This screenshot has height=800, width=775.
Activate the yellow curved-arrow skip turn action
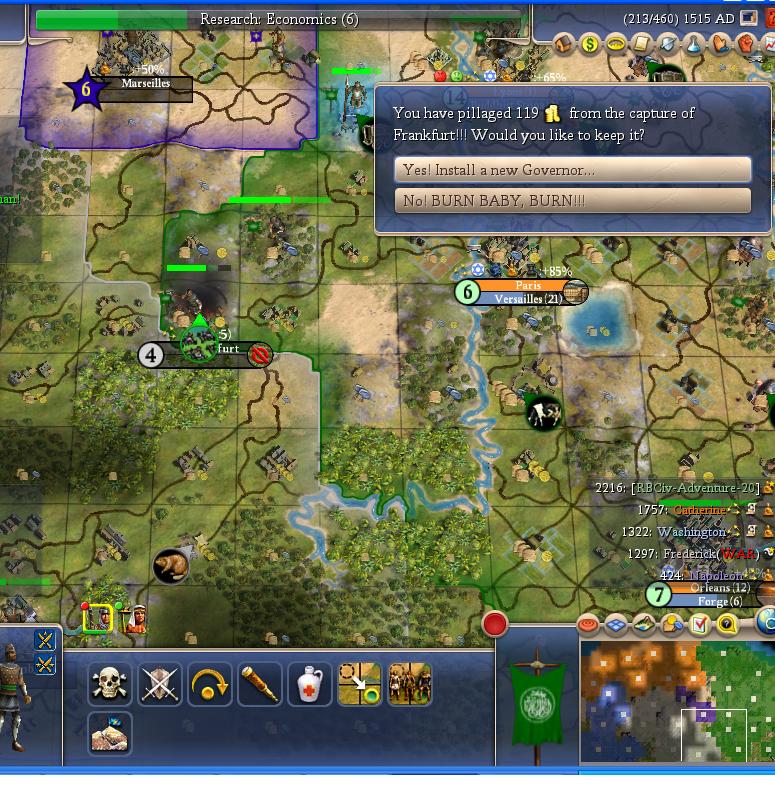pyautogui.click(x=209, y=685)
